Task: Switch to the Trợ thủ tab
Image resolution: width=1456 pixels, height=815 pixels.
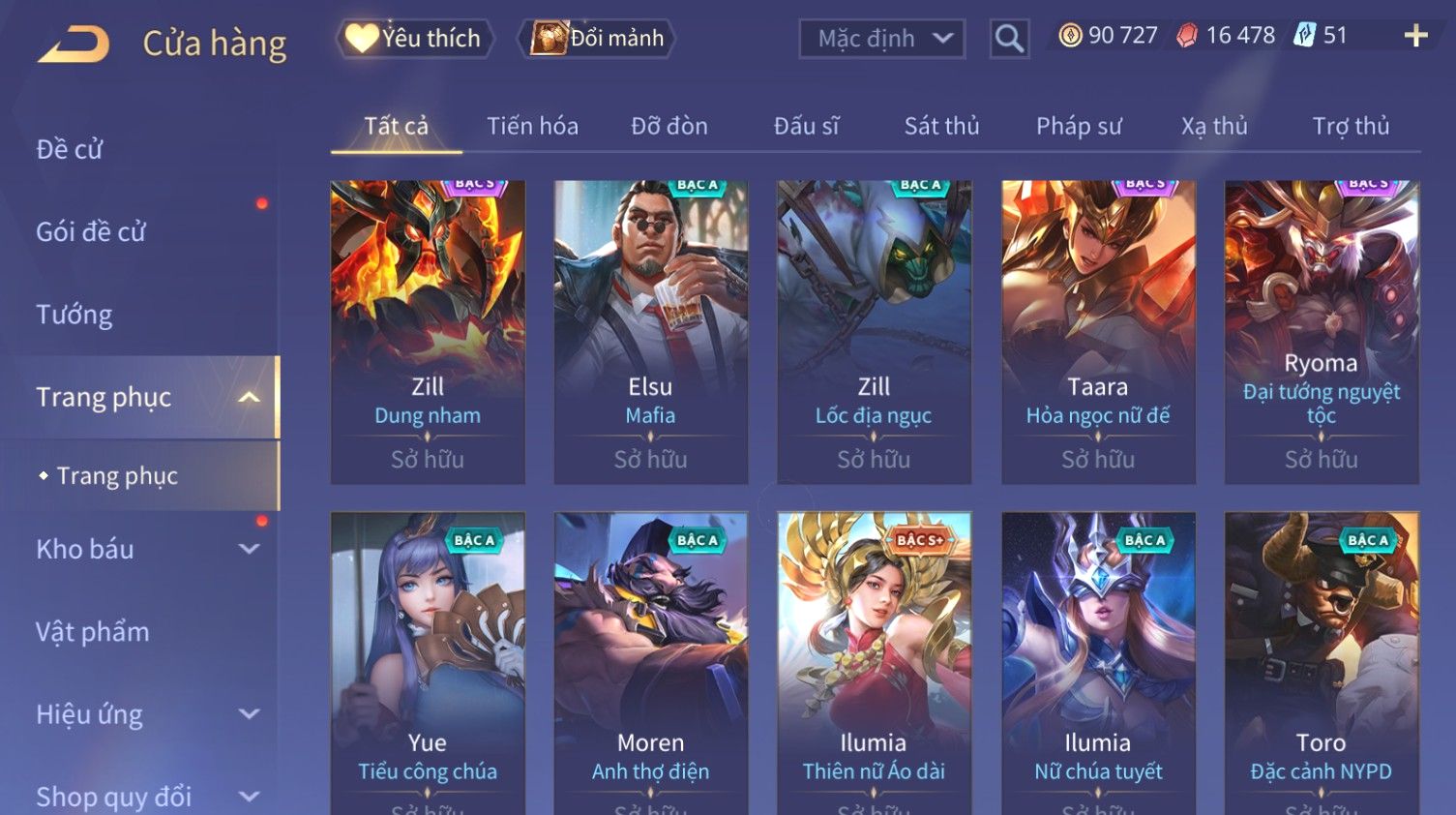Action: 1351,126
